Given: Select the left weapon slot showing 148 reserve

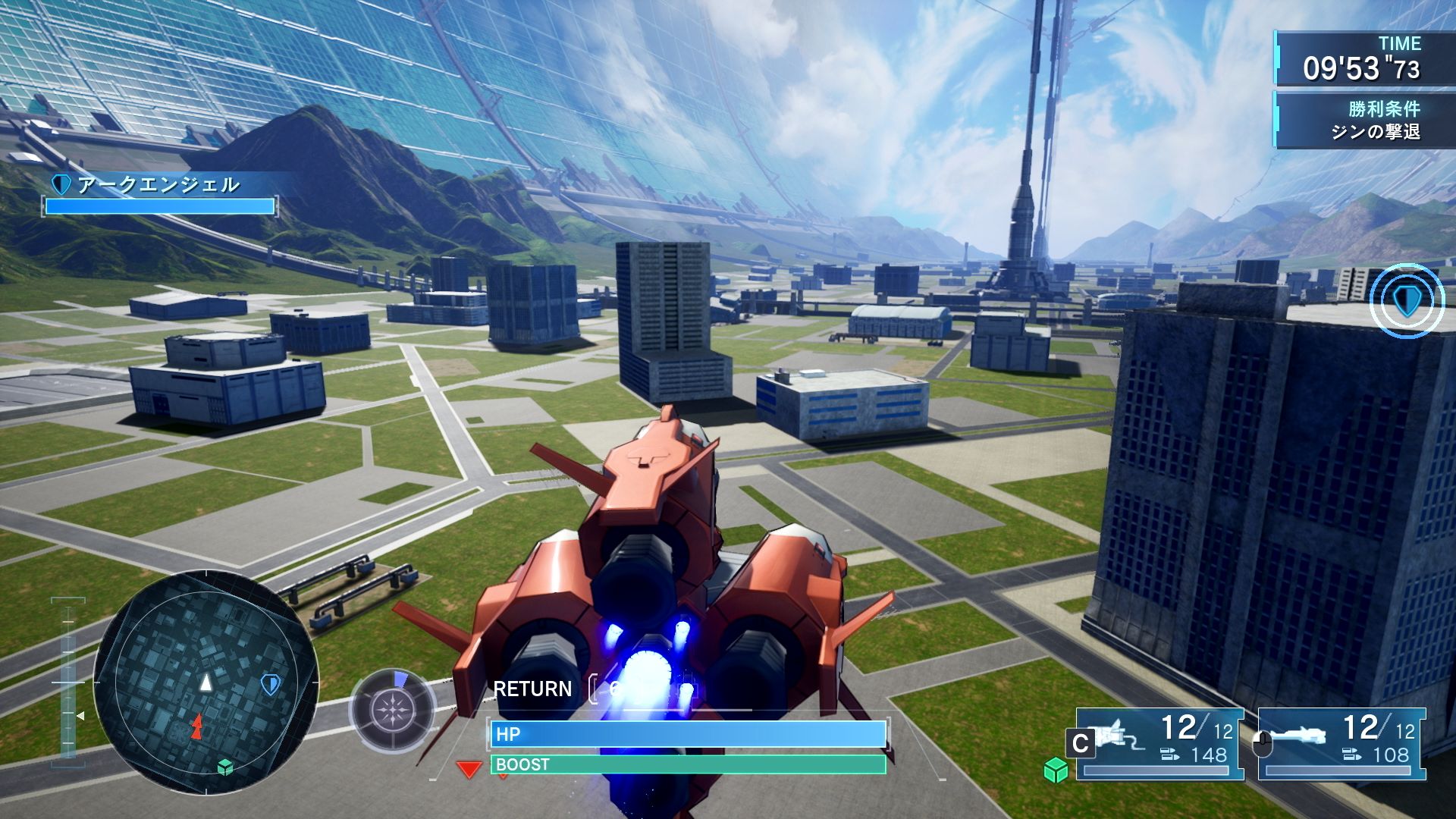Looking at the screenshot, I should coord(1159,744).
